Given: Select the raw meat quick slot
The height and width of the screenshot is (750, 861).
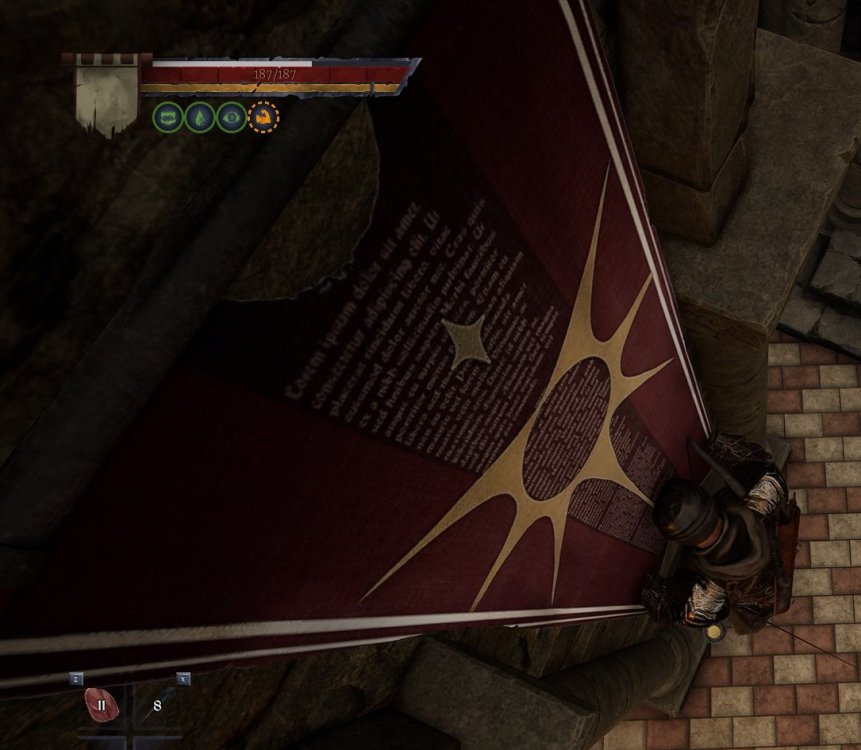Looking at the screenshot, I should click(100, 704).
